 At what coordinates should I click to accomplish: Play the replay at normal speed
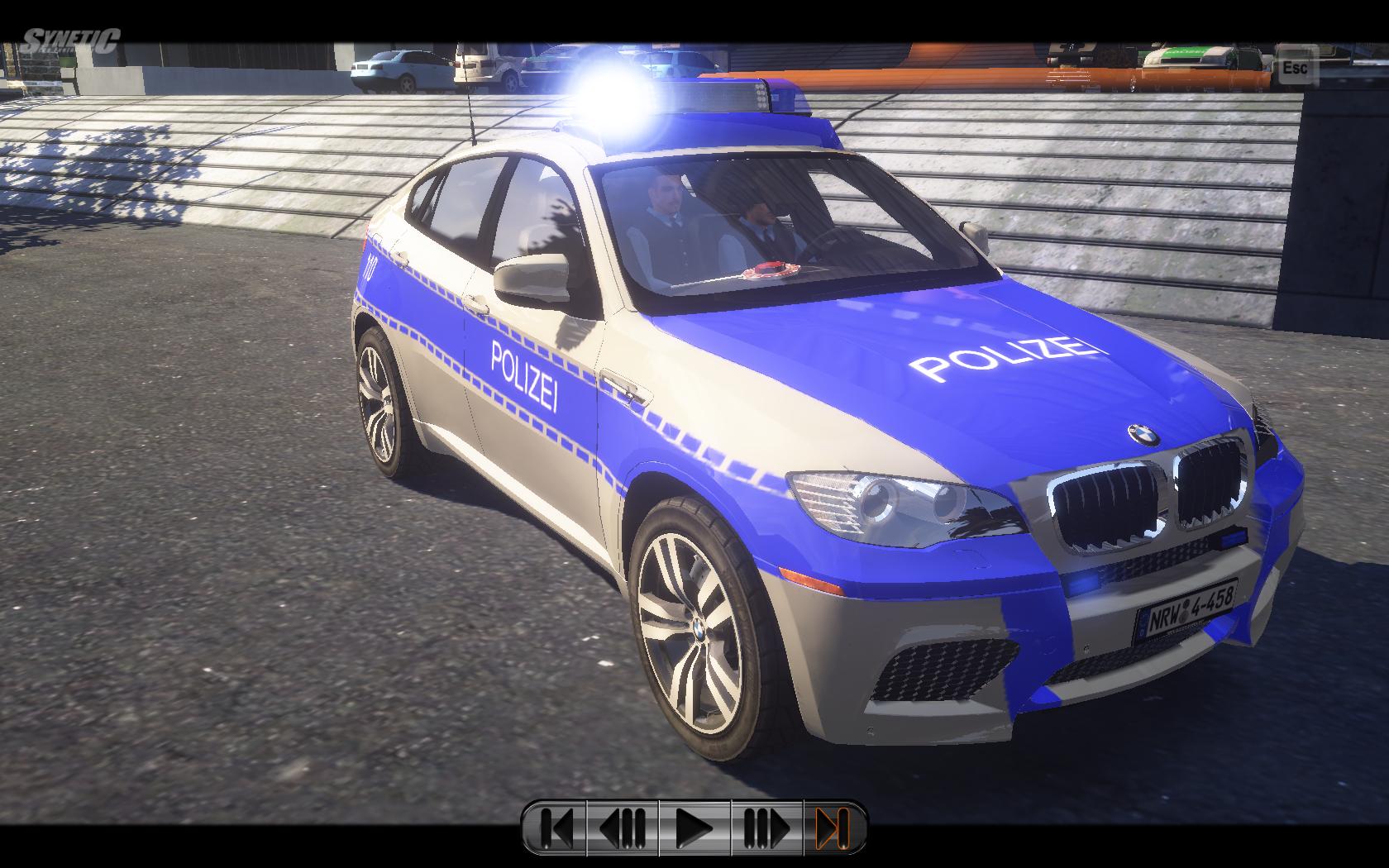click(694, 826)
